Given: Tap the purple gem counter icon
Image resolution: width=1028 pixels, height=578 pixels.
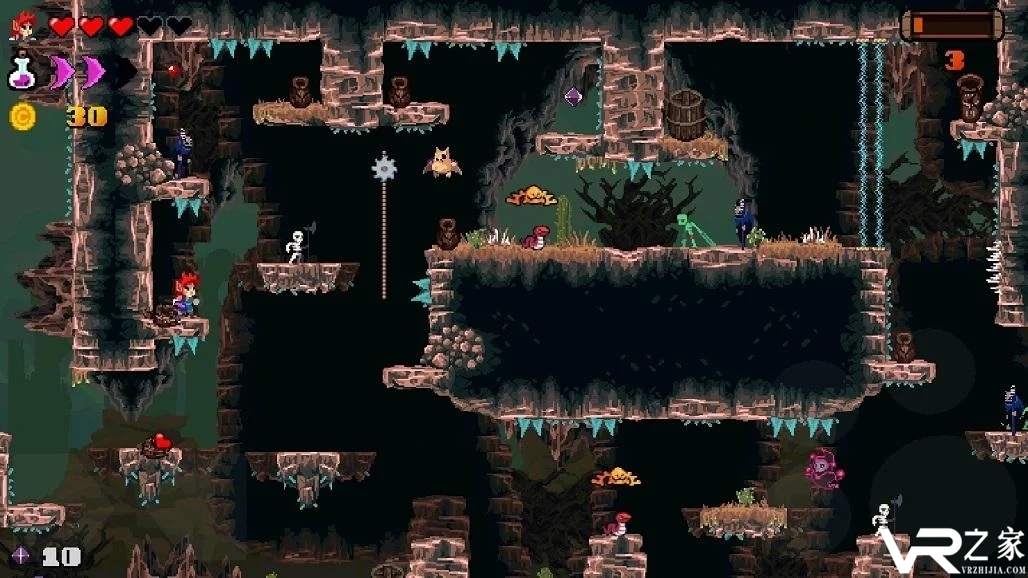Looking at the screenshot, I should (x=19, y=556).
